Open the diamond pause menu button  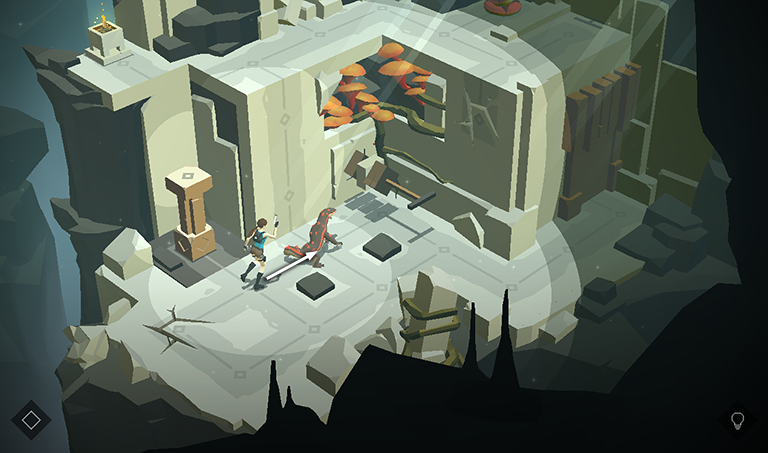(31, 419)
